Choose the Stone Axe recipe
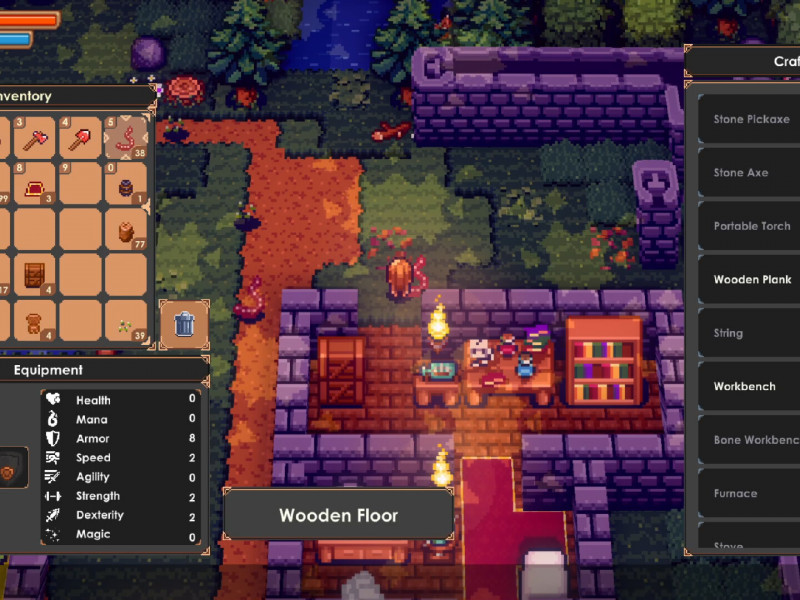 (751, 173)
